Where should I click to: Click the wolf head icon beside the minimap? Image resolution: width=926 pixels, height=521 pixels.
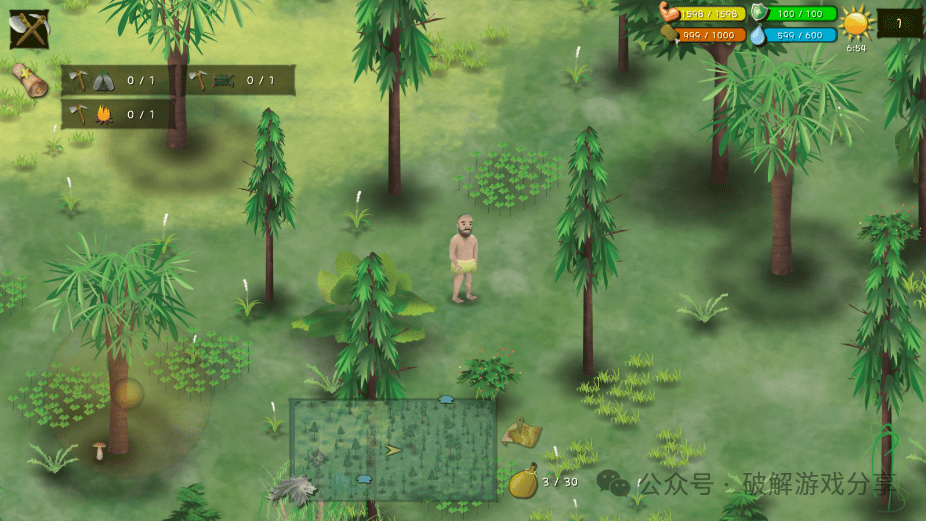coord(293,489)
